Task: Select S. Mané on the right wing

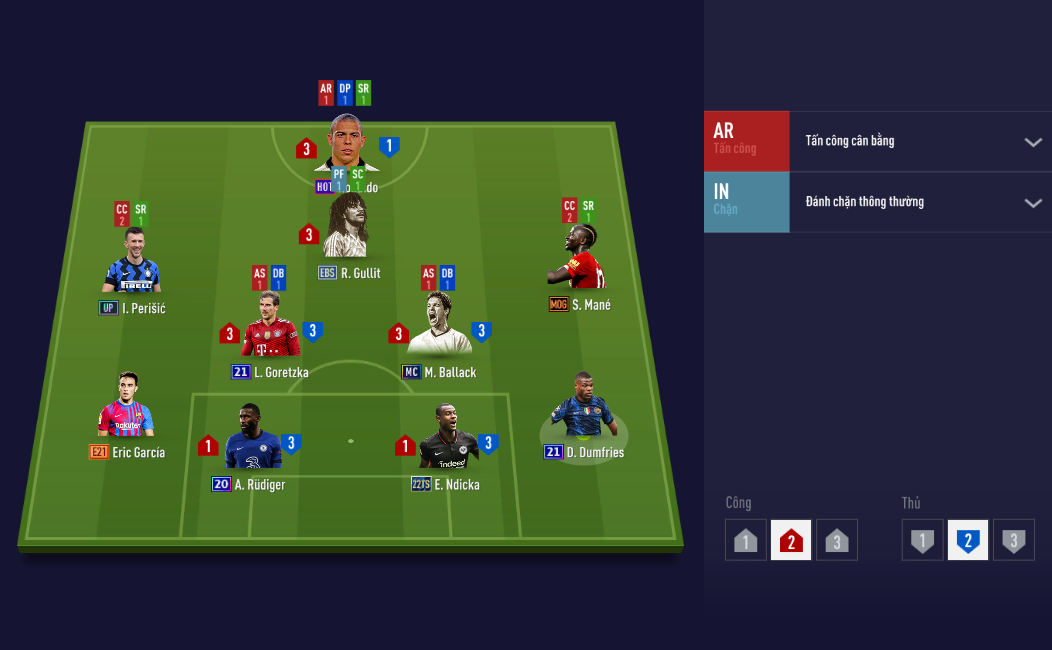Action: (x=578, y=260)
